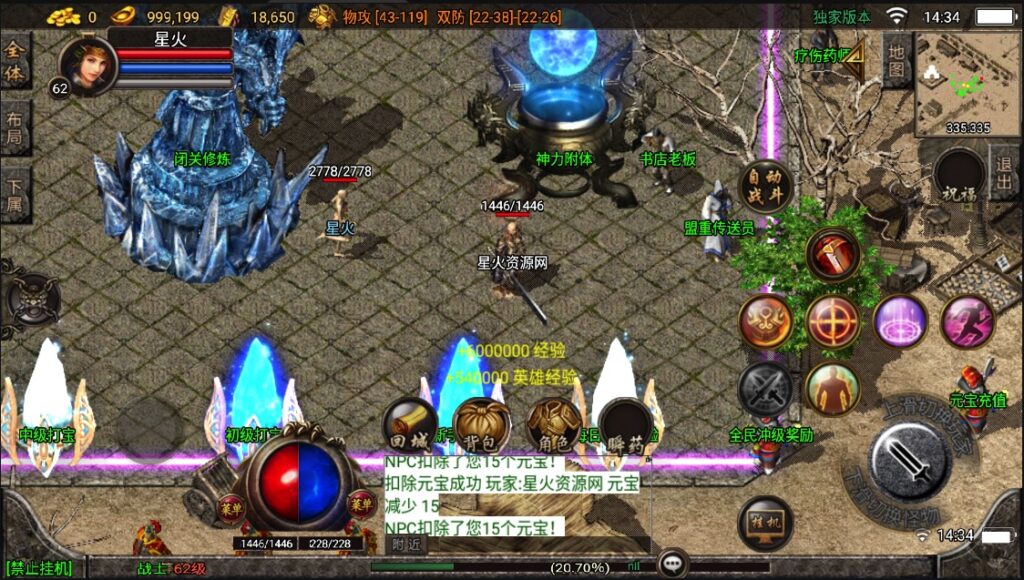Open the 地图 map button
This screenshot has height=580, width=1024.
pyautogui.click(x=897, y=60)
